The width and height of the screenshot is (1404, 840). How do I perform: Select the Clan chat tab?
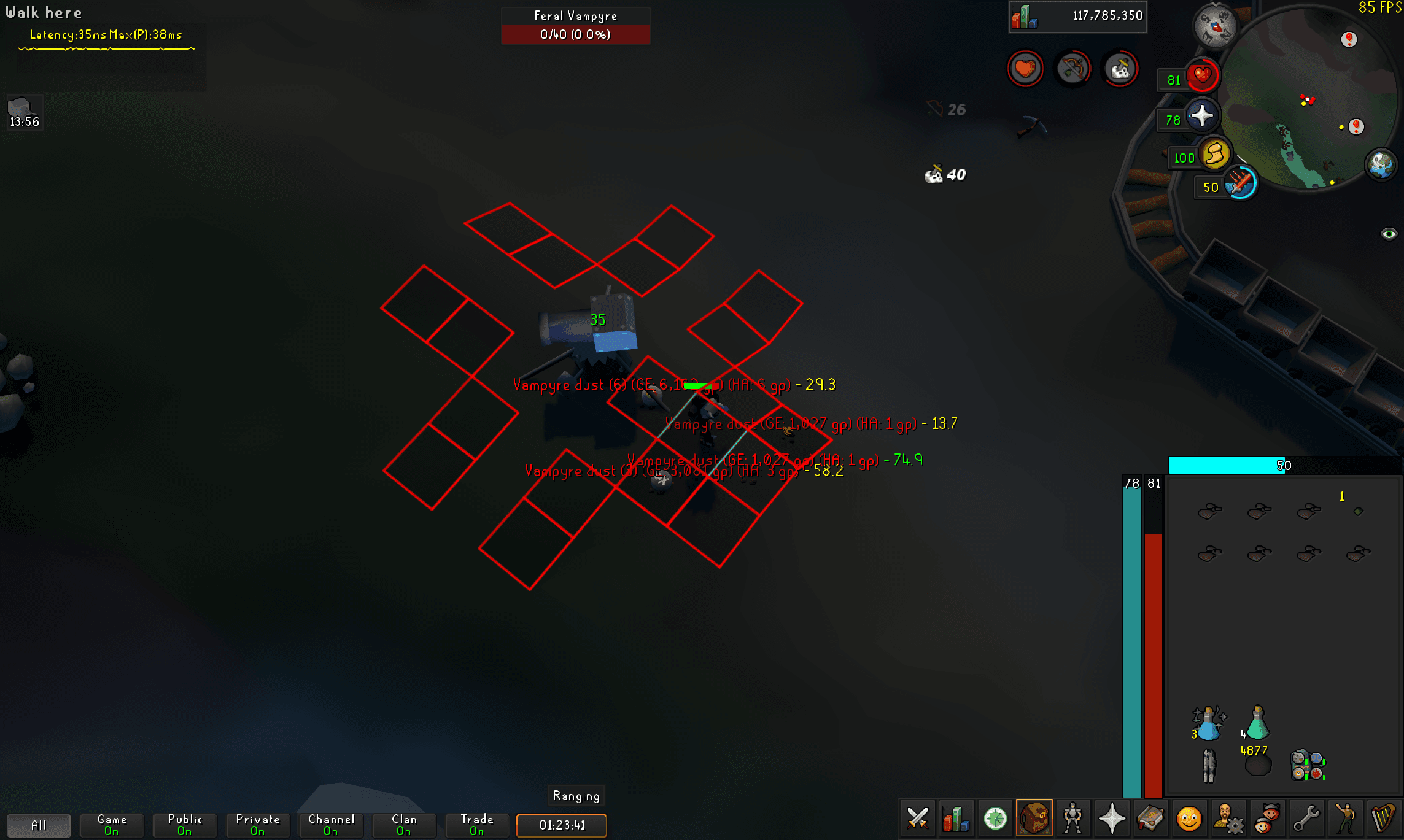pos(403,825)
